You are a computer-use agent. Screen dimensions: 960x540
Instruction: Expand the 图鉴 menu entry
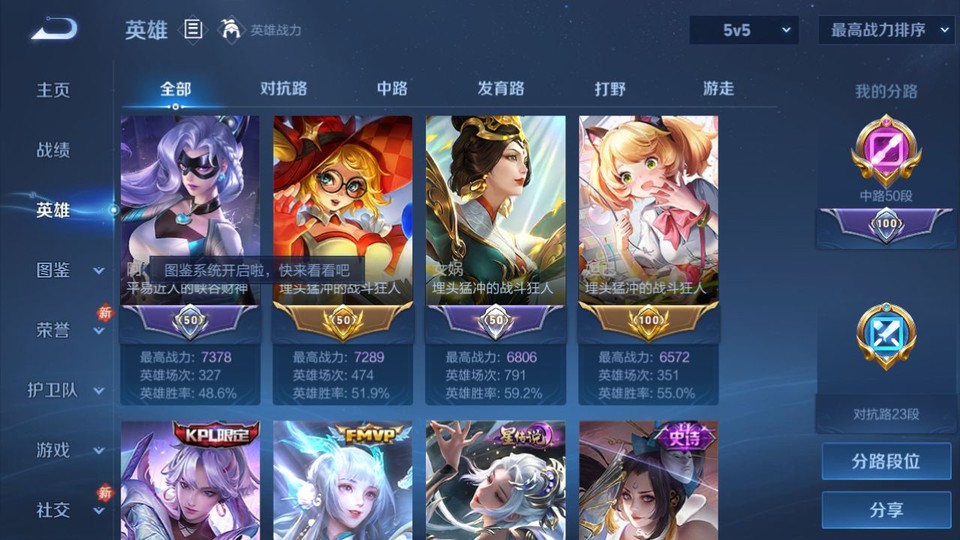pos(68,270)
